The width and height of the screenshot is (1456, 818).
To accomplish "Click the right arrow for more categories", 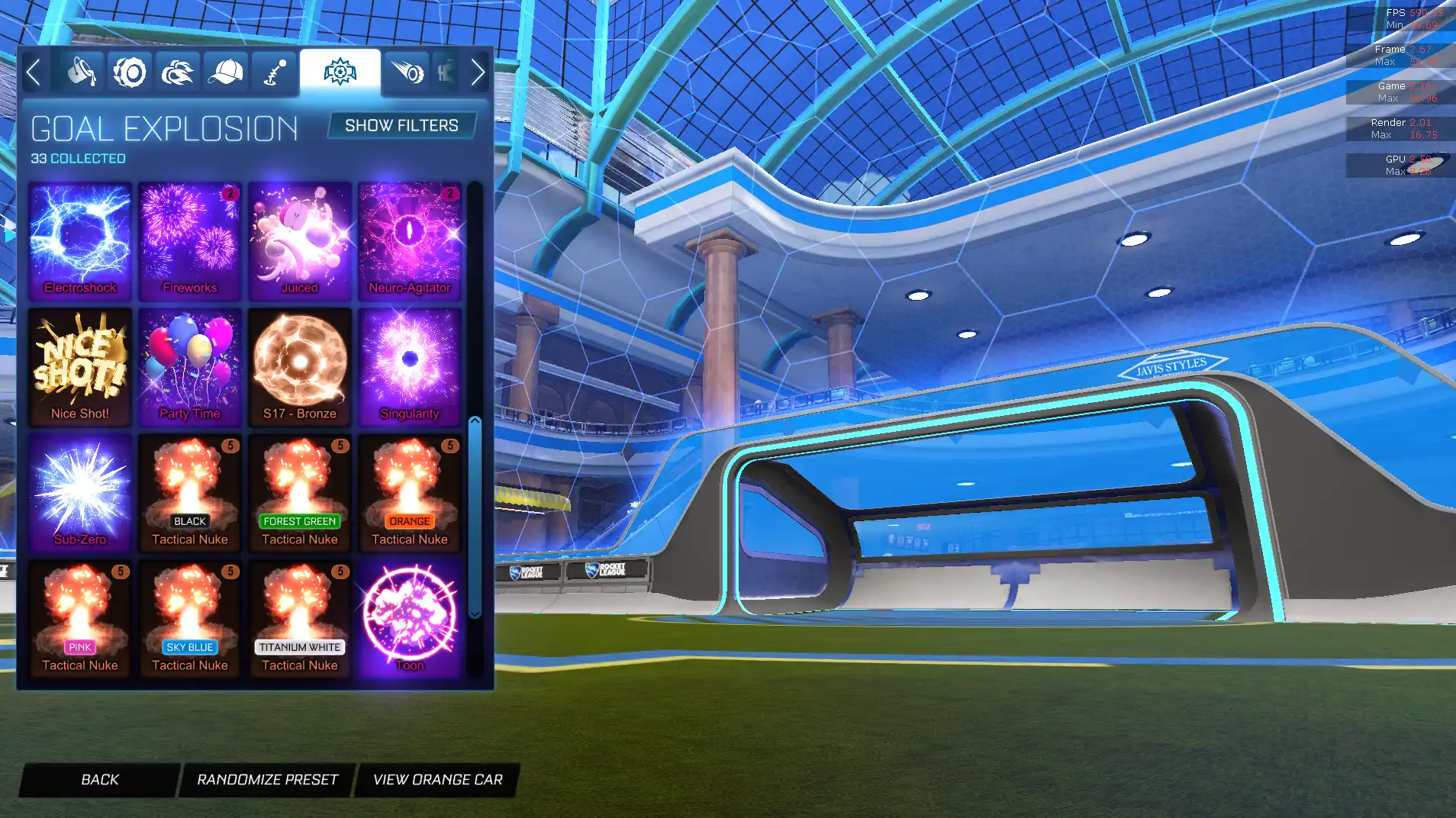I will [x=478, y=72].
